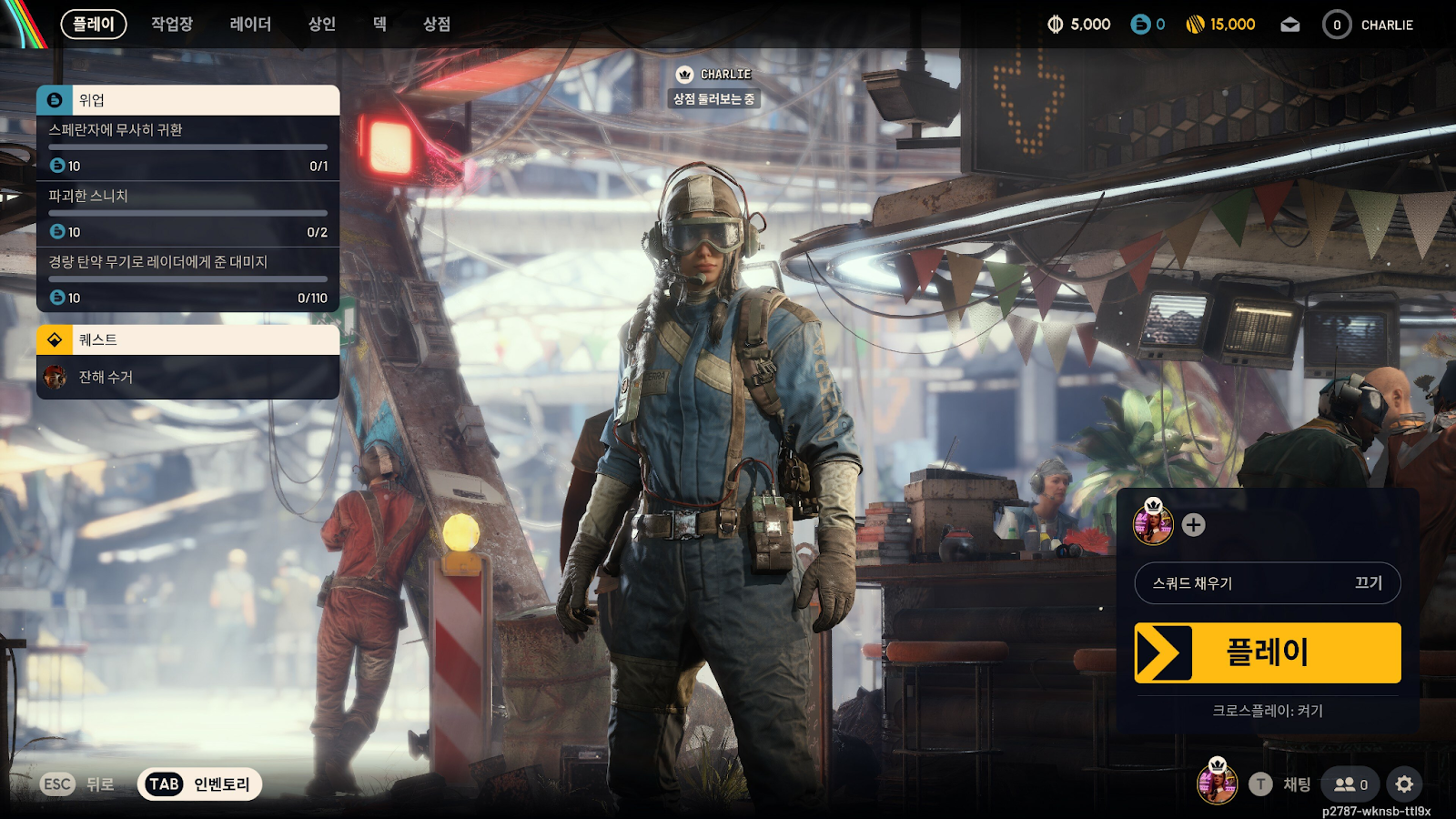1456x819 pixels.
Task: Open the 퀘스트 panel header
Action: coord(187,339)
